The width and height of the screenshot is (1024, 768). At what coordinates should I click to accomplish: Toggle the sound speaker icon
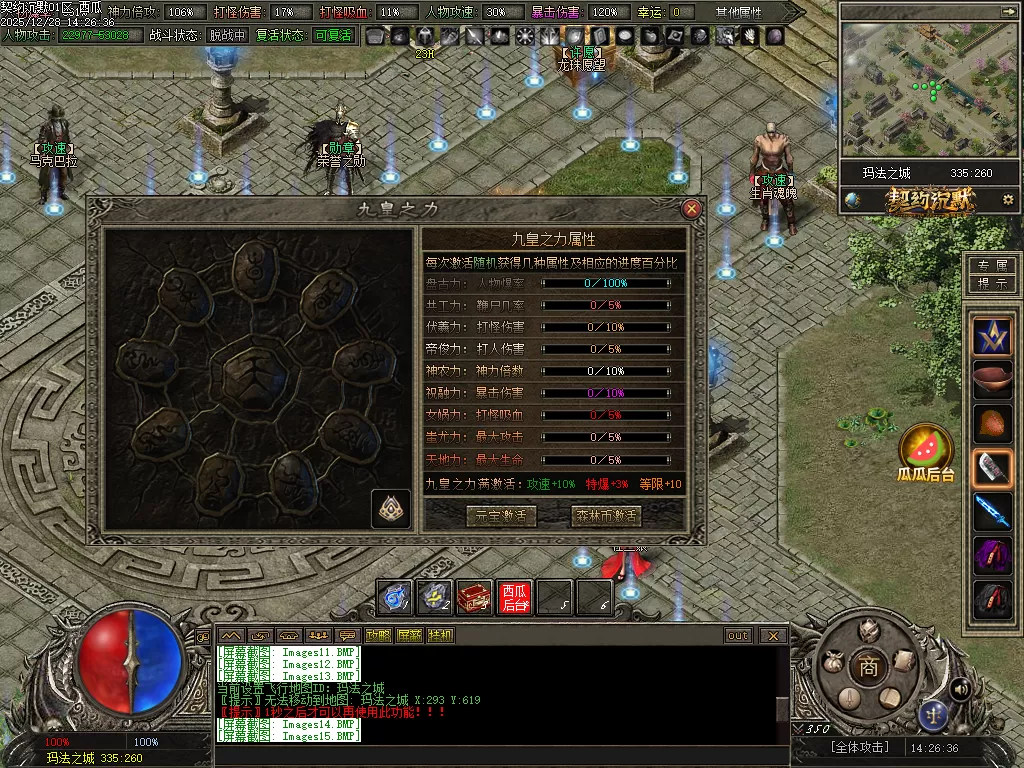pos(960,689)
